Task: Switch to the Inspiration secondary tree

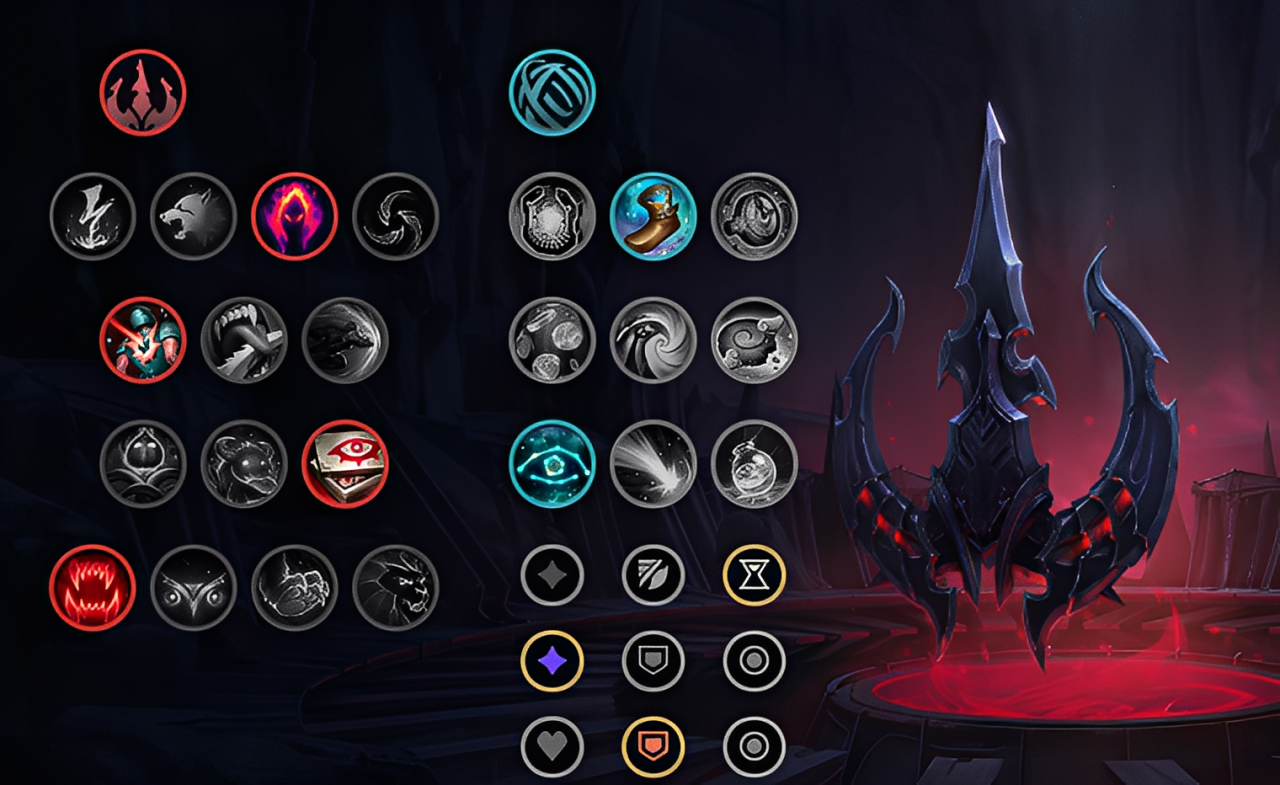Action: pyautogui.click(x=553, y=91)
